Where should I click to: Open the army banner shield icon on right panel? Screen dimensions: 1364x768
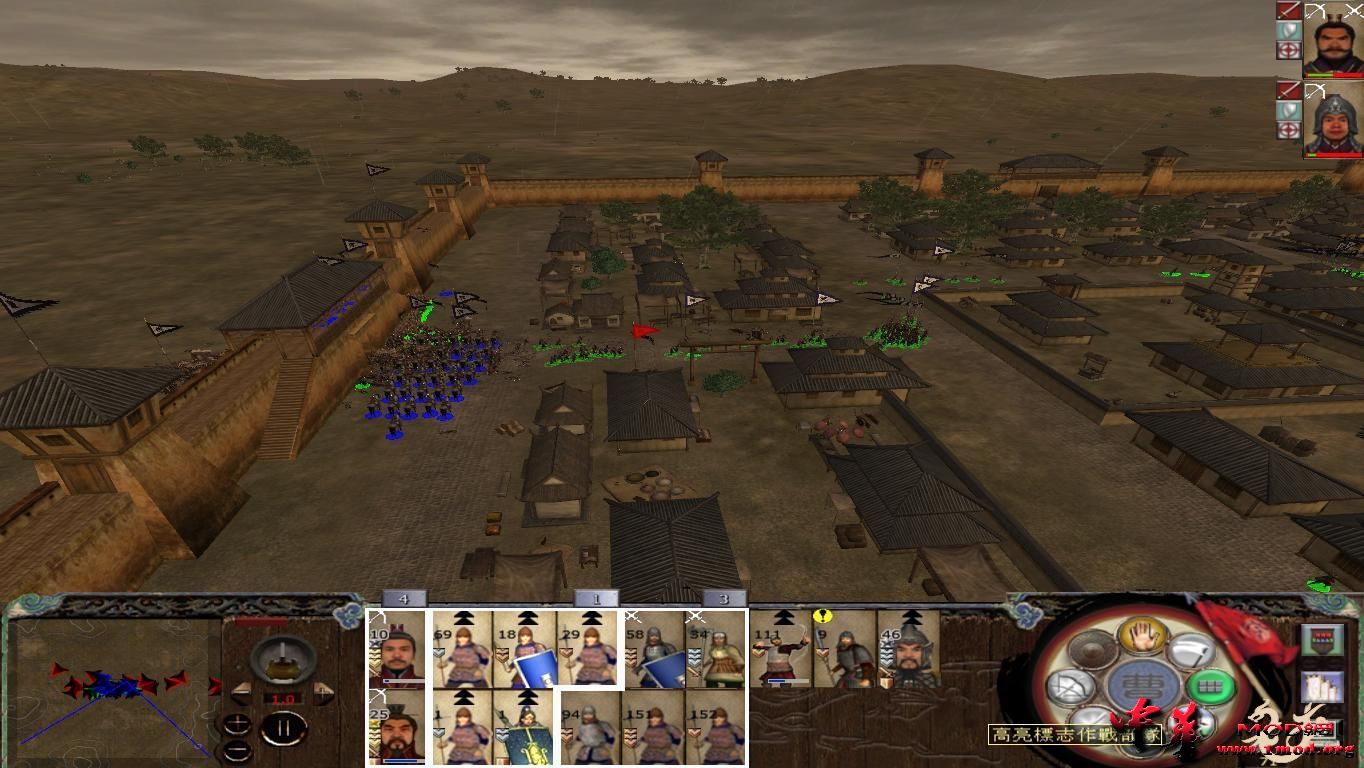[x=1322, y=642]
